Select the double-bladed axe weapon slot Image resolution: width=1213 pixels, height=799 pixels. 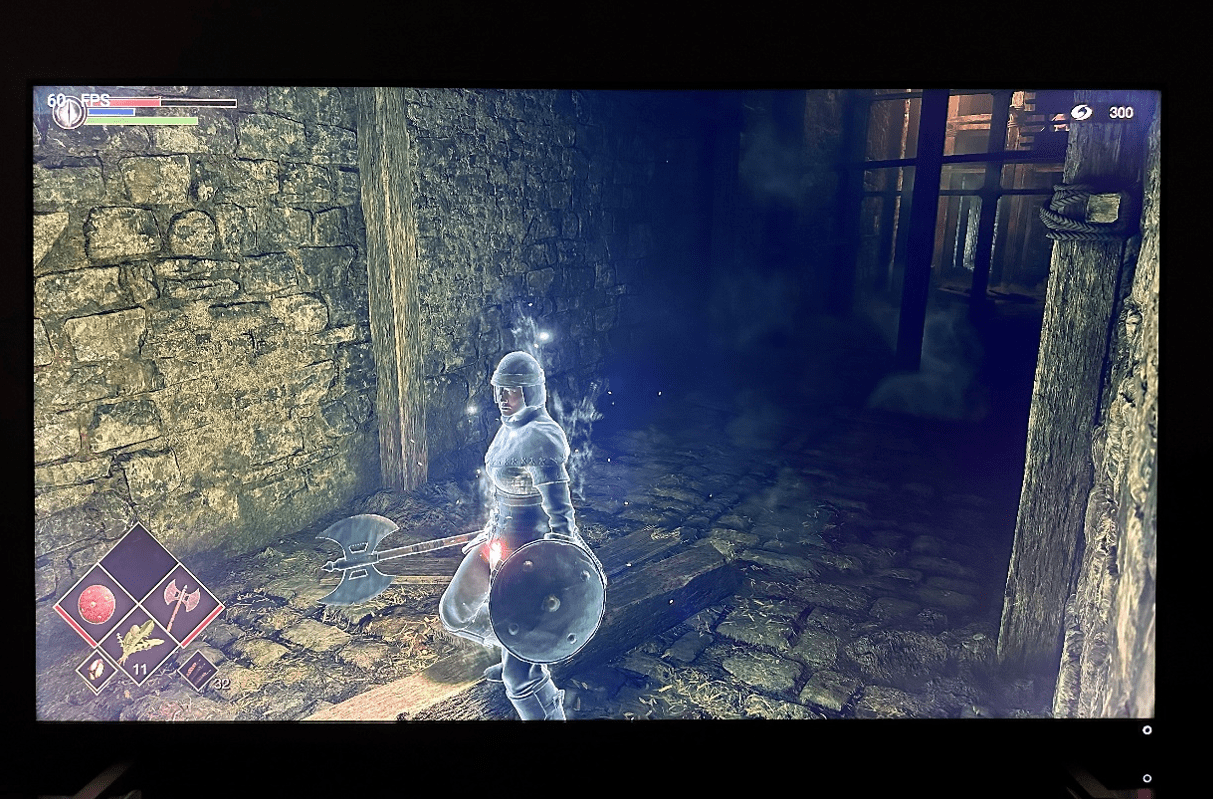click(181, 603)
